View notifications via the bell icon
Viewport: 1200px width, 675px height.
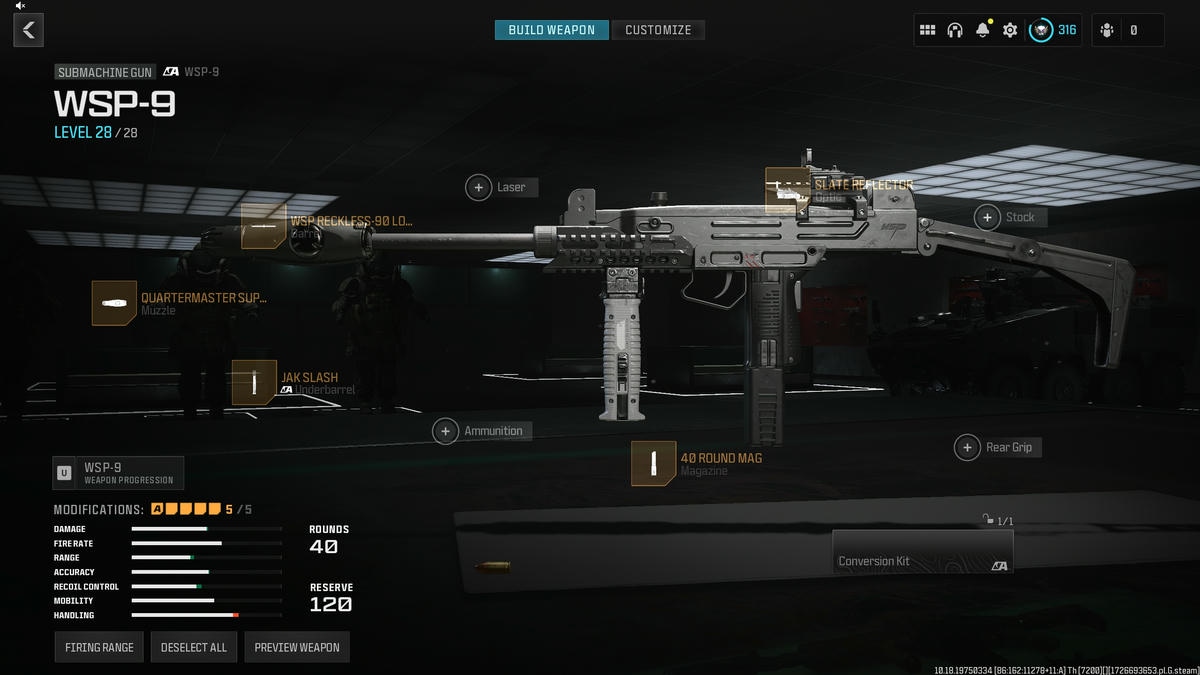click(x=982, y=30)
